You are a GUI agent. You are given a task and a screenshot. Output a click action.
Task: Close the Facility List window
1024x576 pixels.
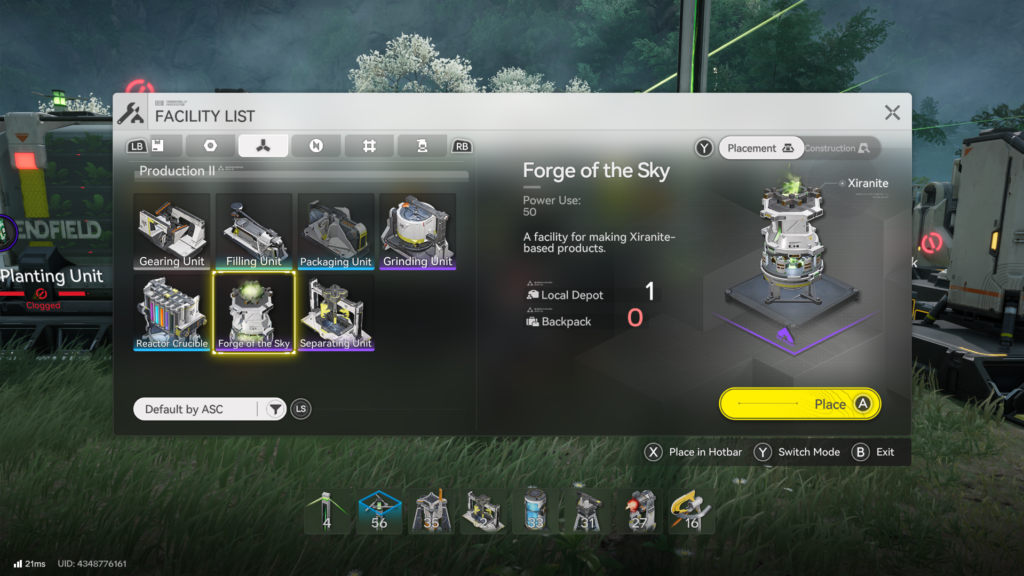(892, 113)
